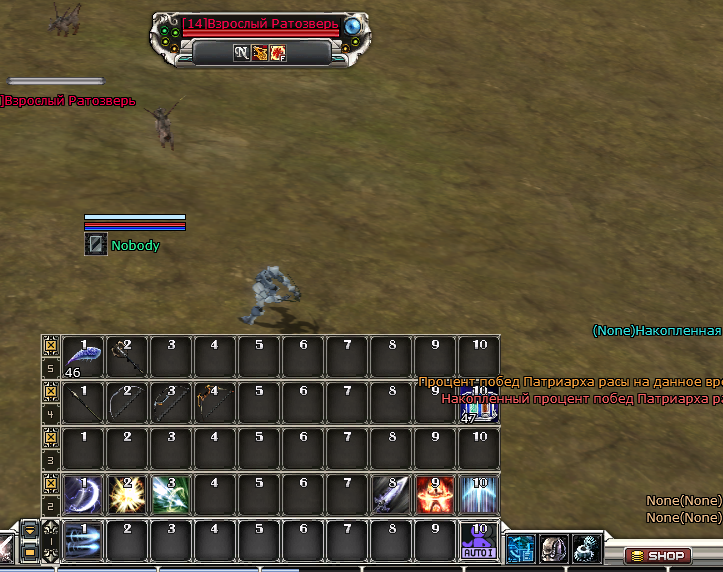Use the blue feather item with count 46
723x572 pixels.
click(x=83, y=357)
